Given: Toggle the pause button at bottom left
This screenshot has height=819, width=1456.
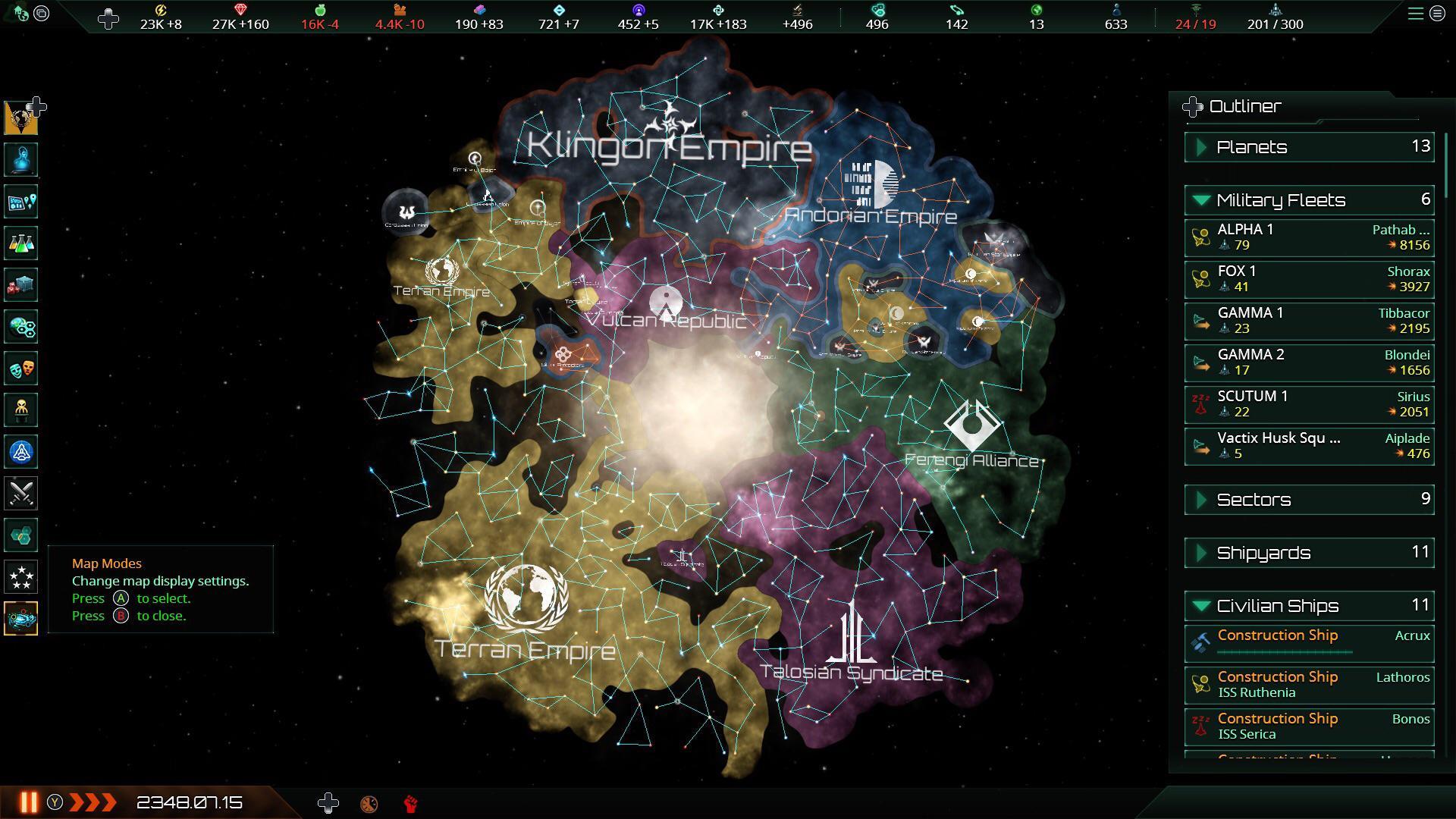Looking at the screenshot, I should click(29, 802).
